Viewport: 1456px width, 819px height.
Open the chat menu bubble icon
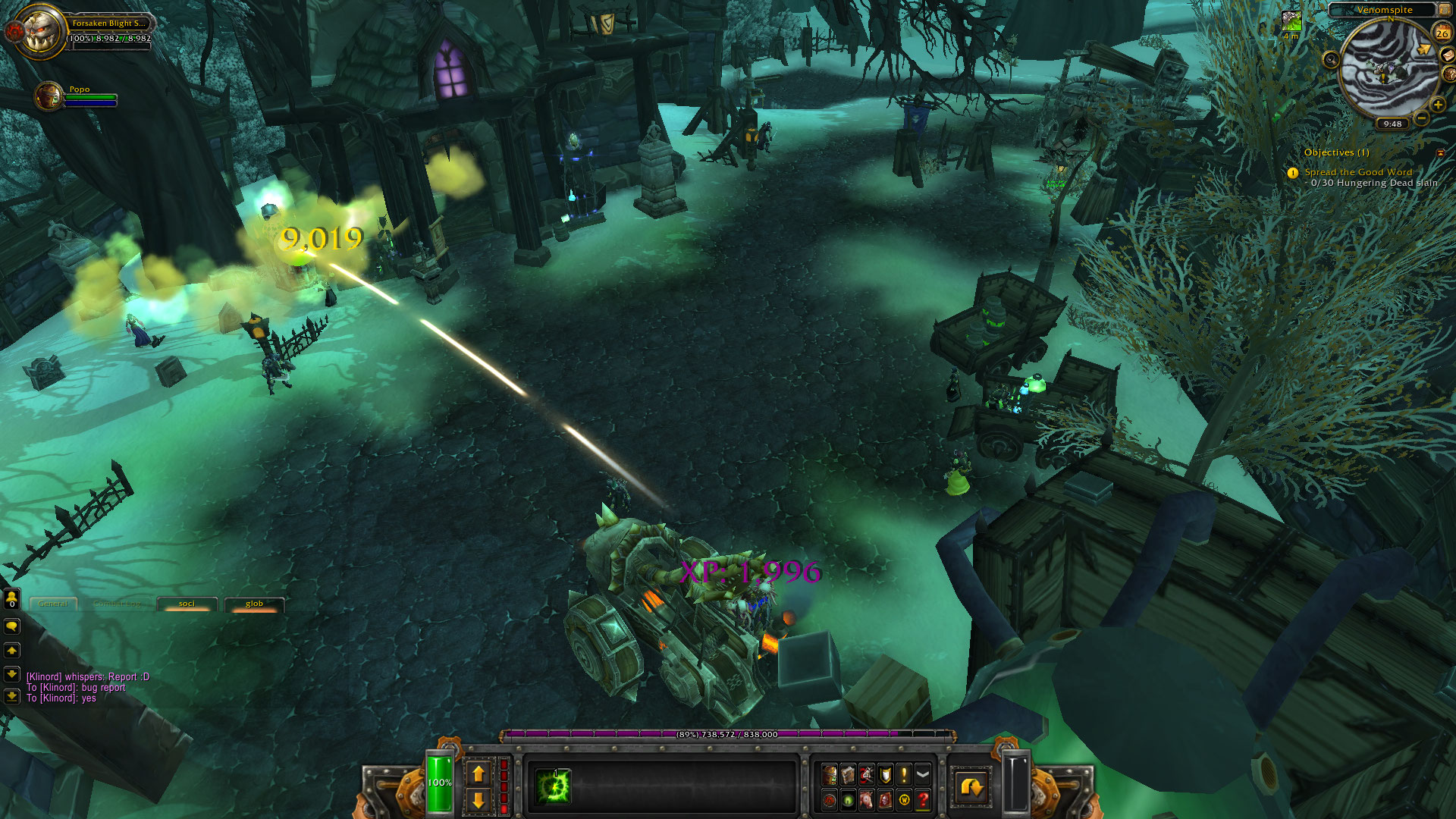(x=12, y=626)
